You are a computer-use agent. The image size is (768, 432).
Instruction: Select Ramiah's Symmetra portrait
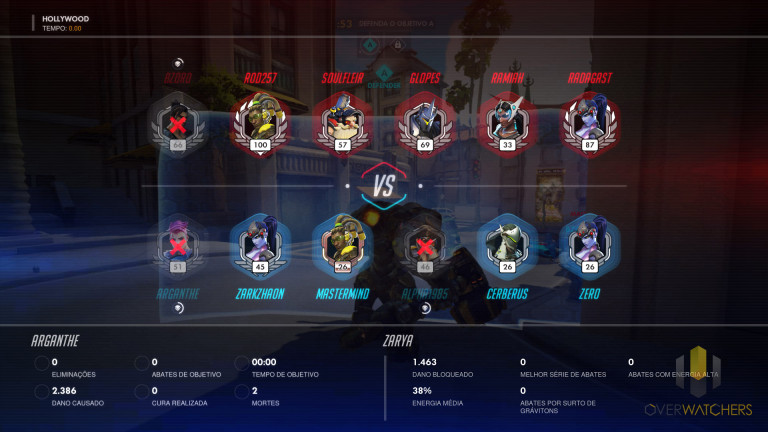(x=507, y=122)
